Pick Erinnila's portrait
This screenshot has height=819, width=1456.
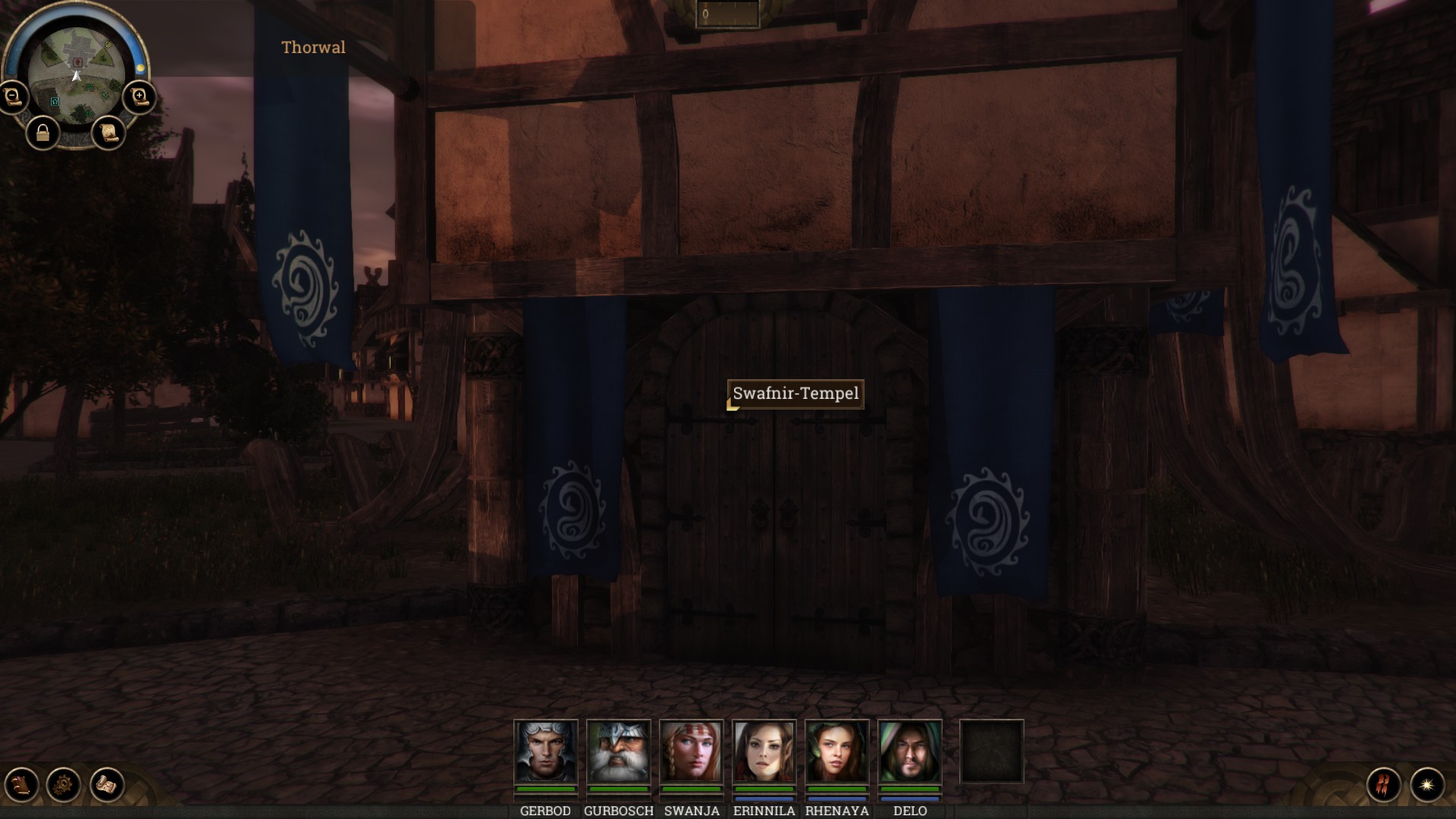point(764,752)
